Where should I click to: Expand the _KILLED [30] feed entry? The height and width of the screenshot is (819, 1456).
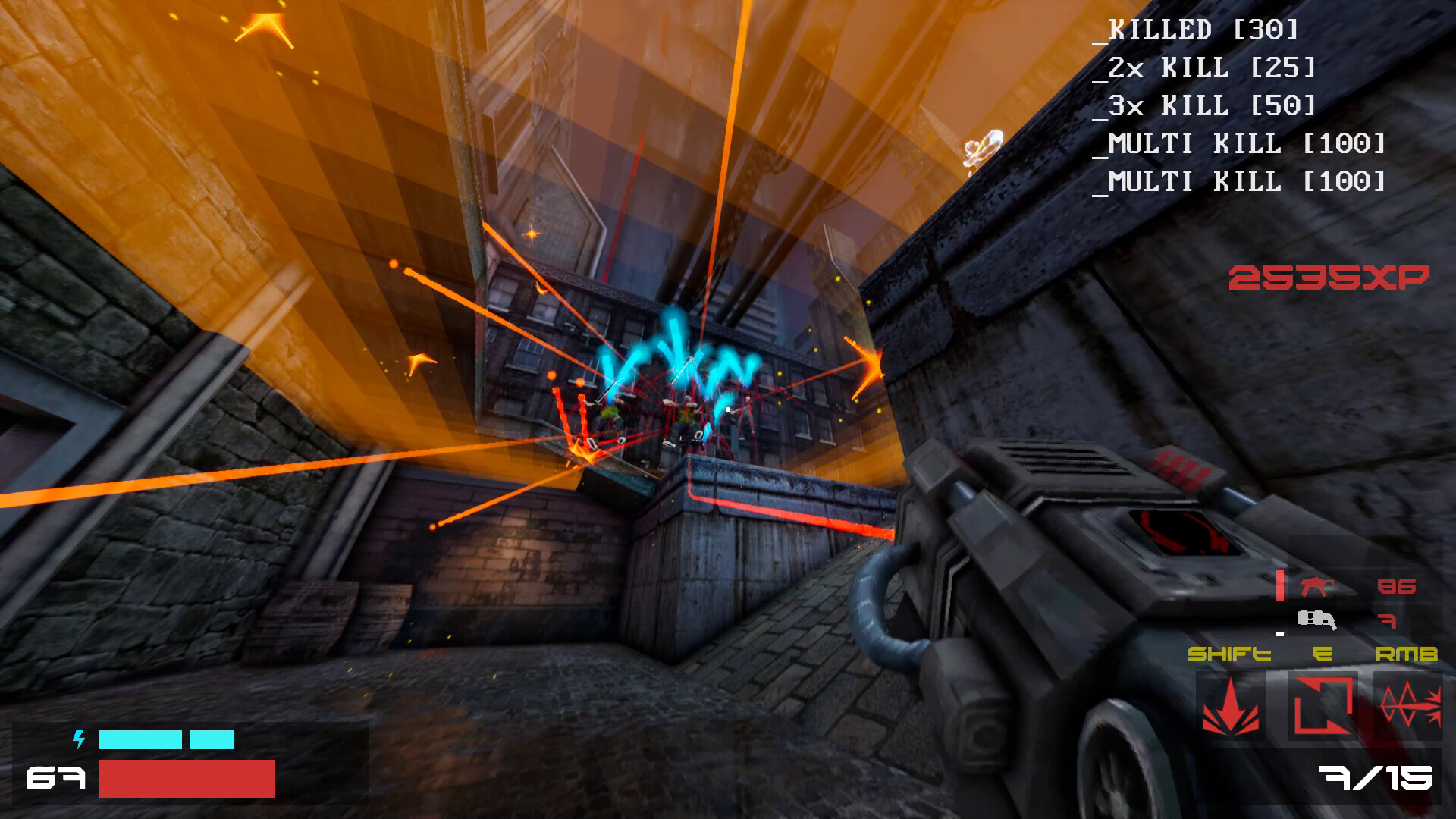(1203, 30)
